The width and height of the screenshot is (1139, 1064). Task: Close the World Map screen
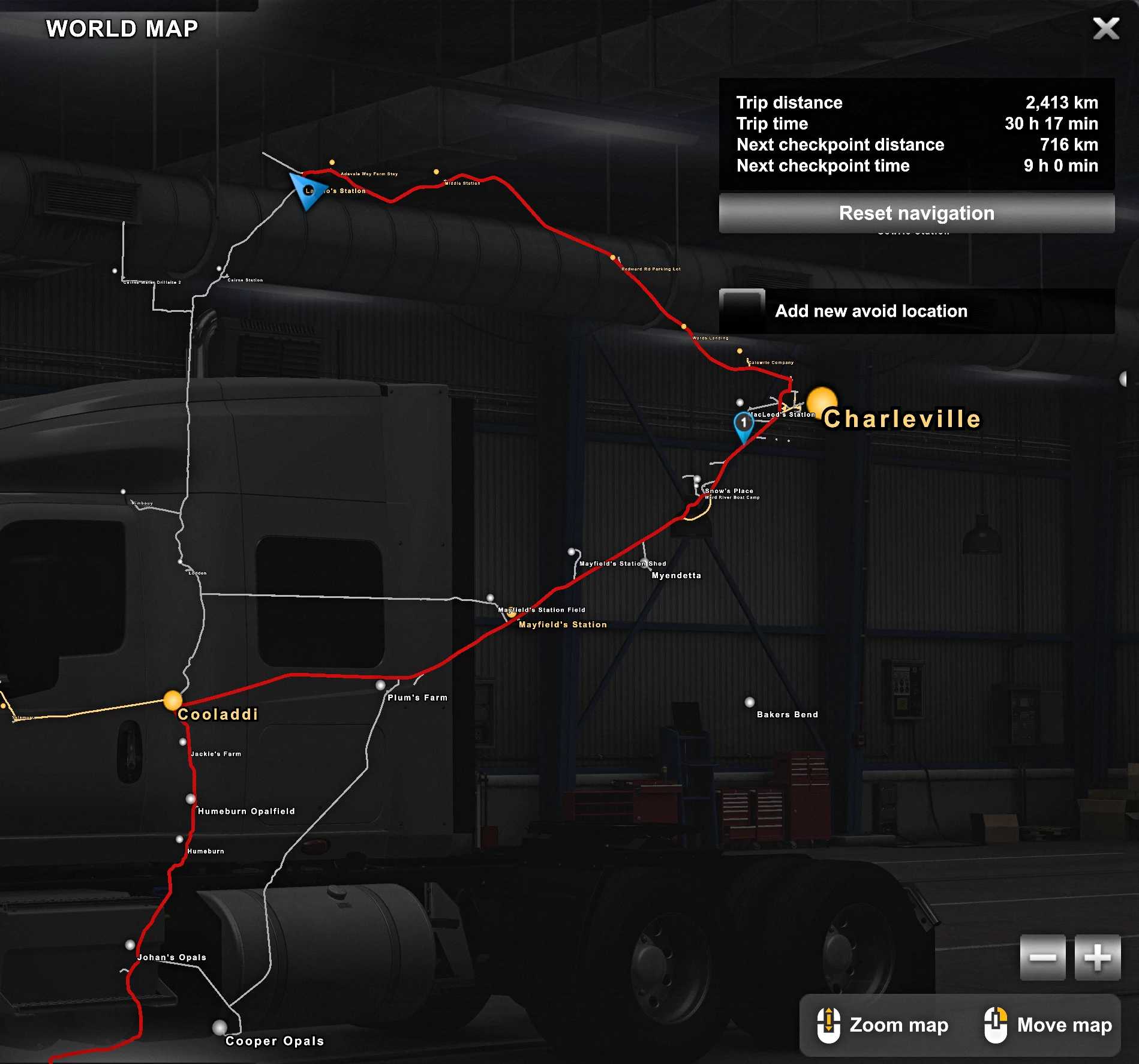pos(1105,28)
